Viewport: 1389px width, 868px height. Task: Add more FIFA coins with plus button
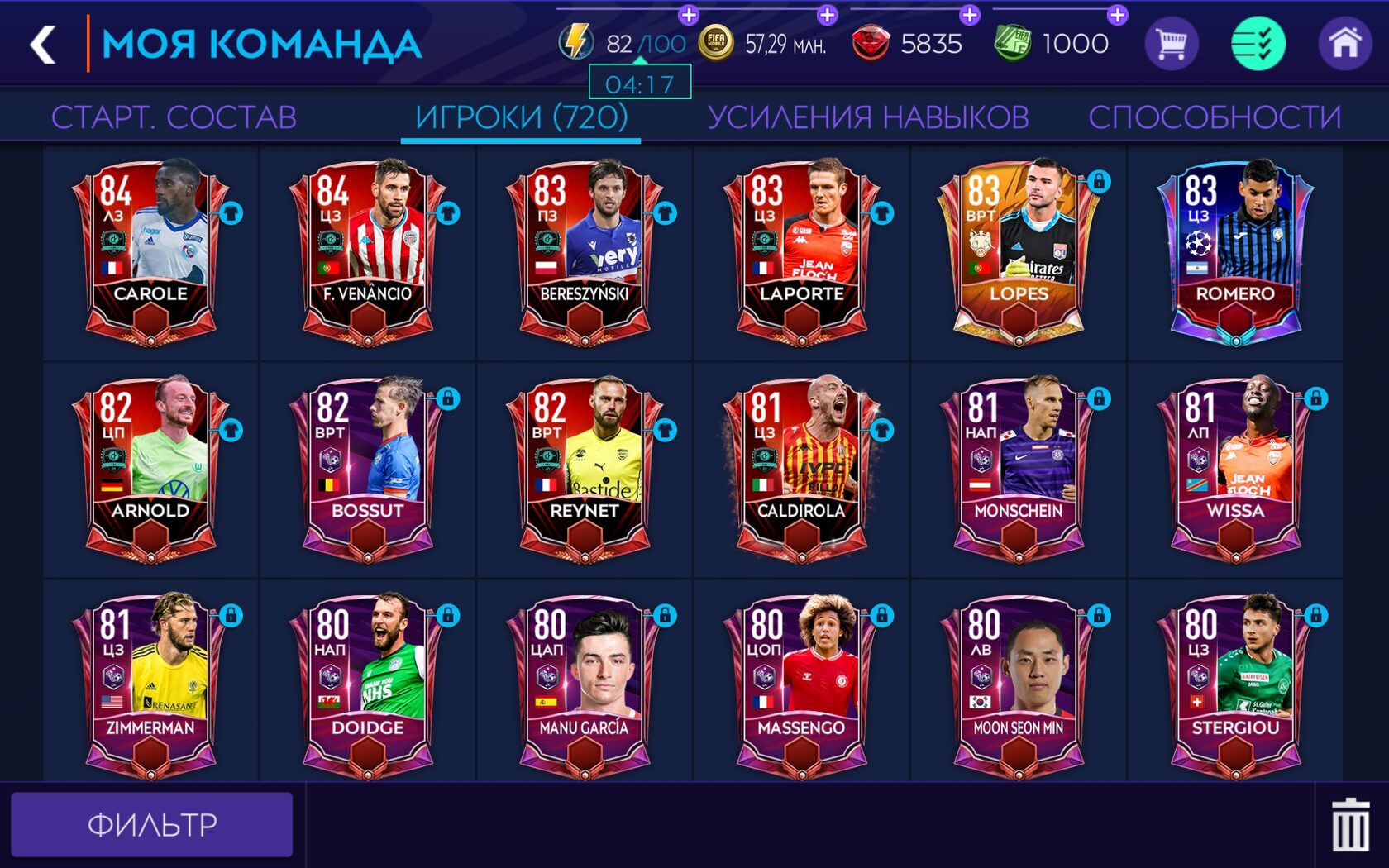coord(827,15)
